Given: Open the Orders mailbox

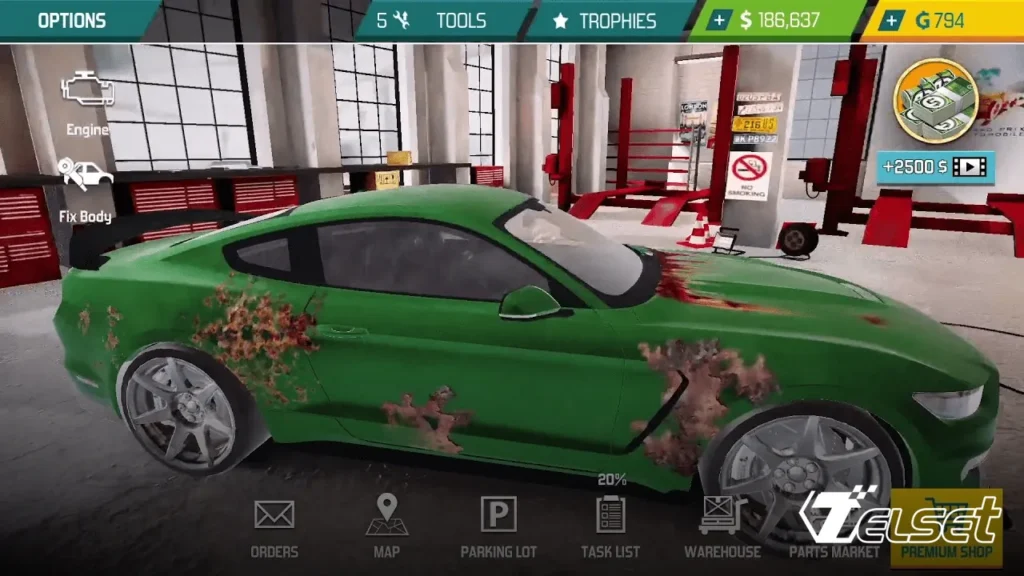Looking at the screenshot, I should [274, 524].
